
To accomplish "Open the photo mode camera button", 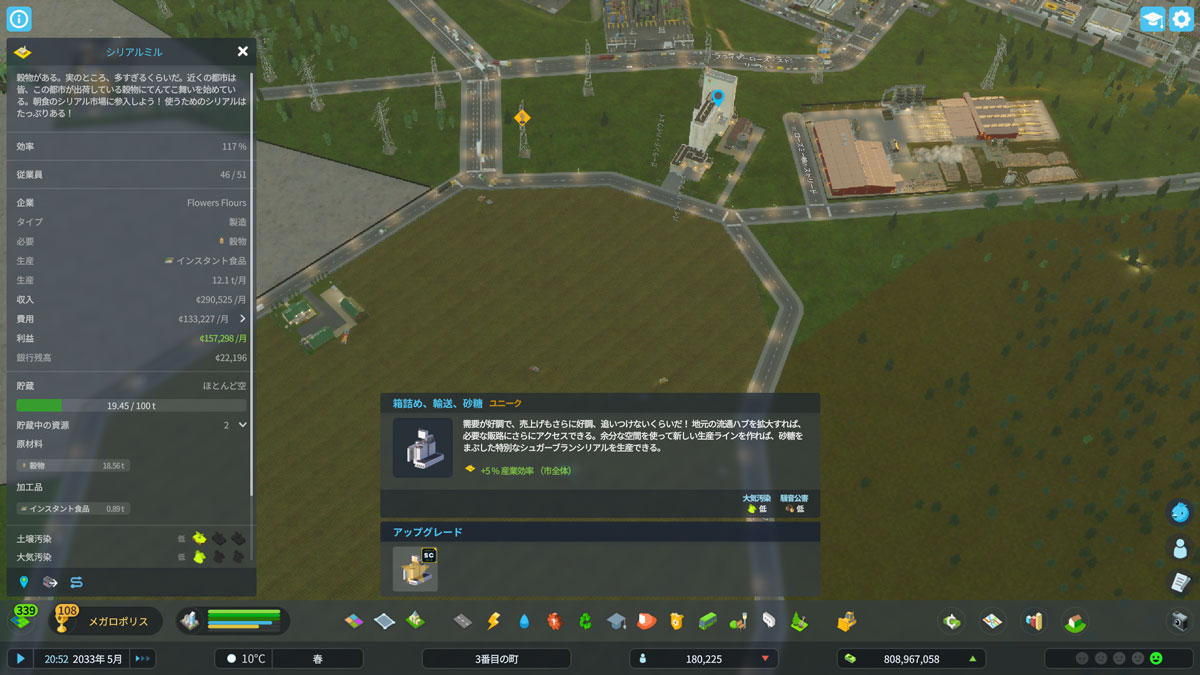I will pos(1180,621).
